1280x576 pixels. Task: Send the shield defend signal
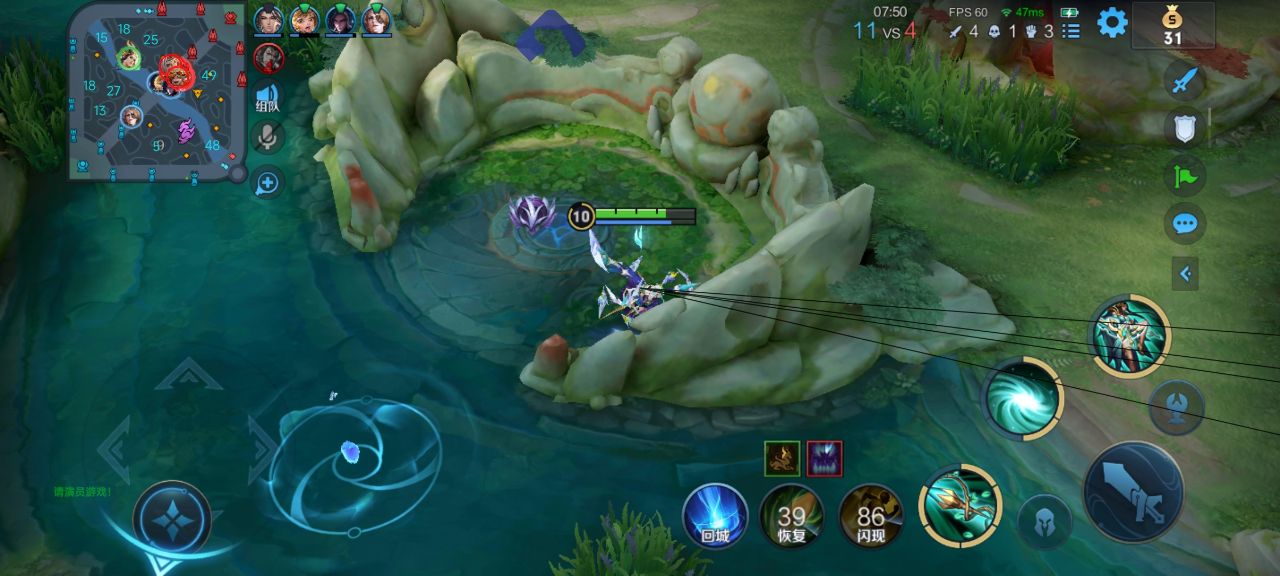click(1184, 128)
